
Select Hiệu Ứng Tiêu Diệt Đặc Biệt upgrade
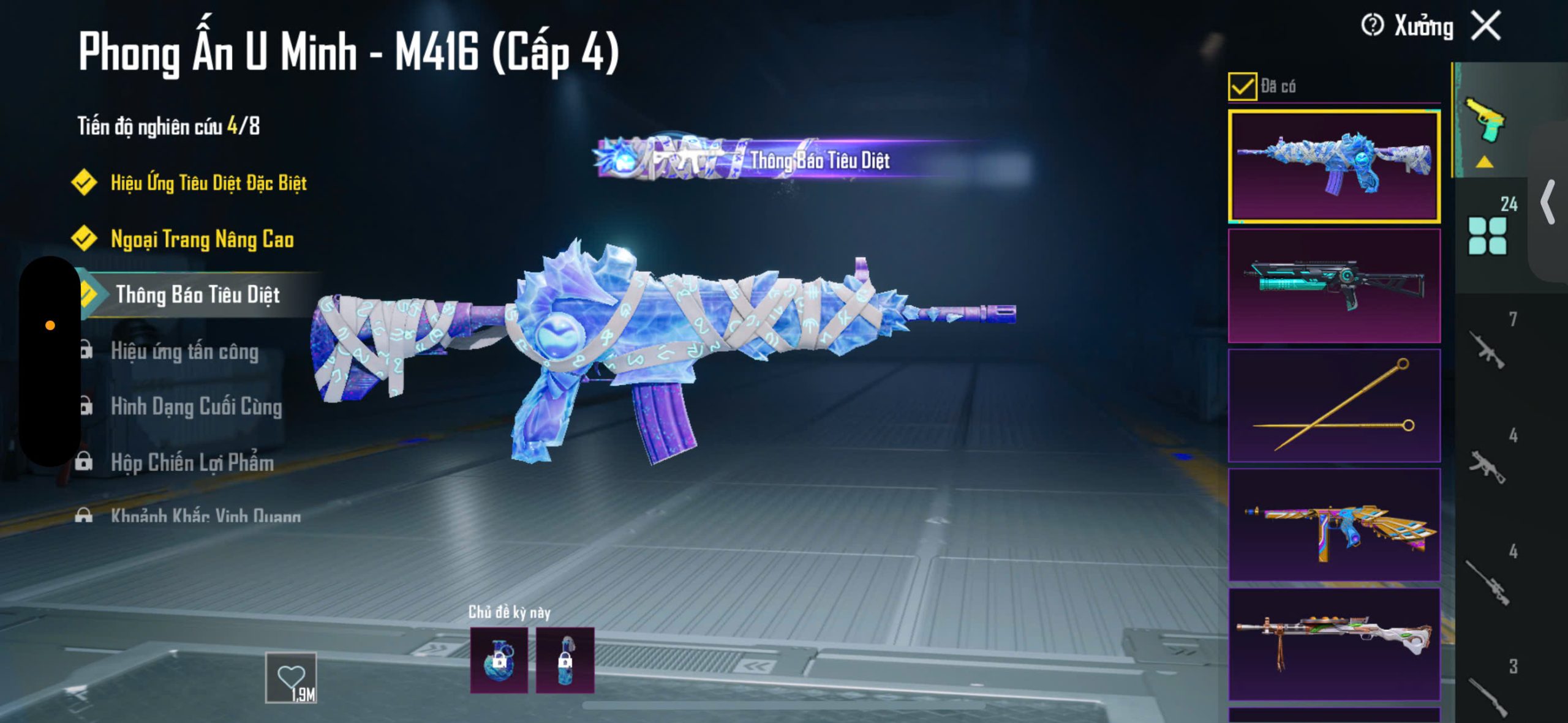[x=208, y=182]
